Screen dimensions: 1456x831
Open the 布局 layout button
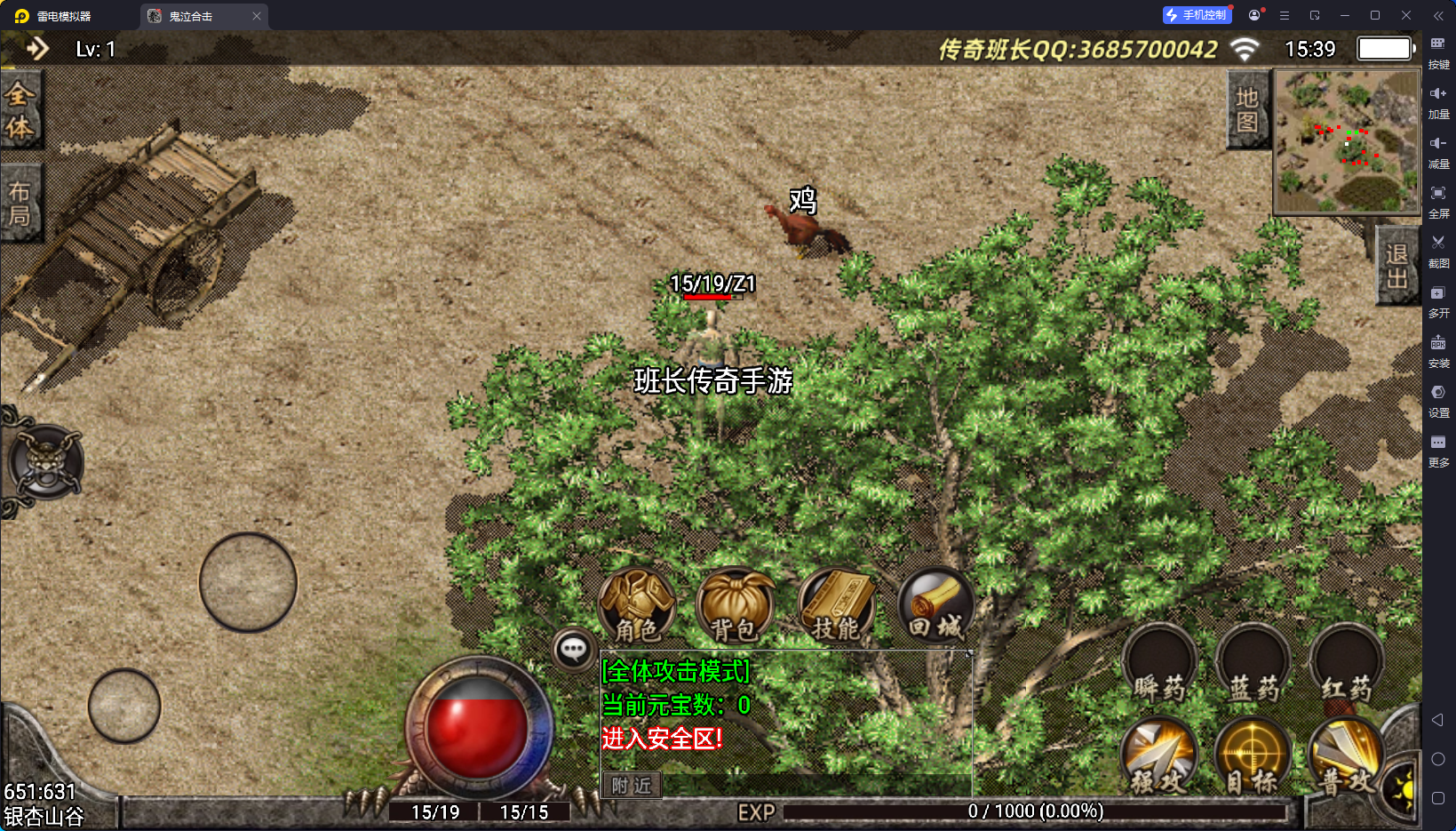(20, 204)
